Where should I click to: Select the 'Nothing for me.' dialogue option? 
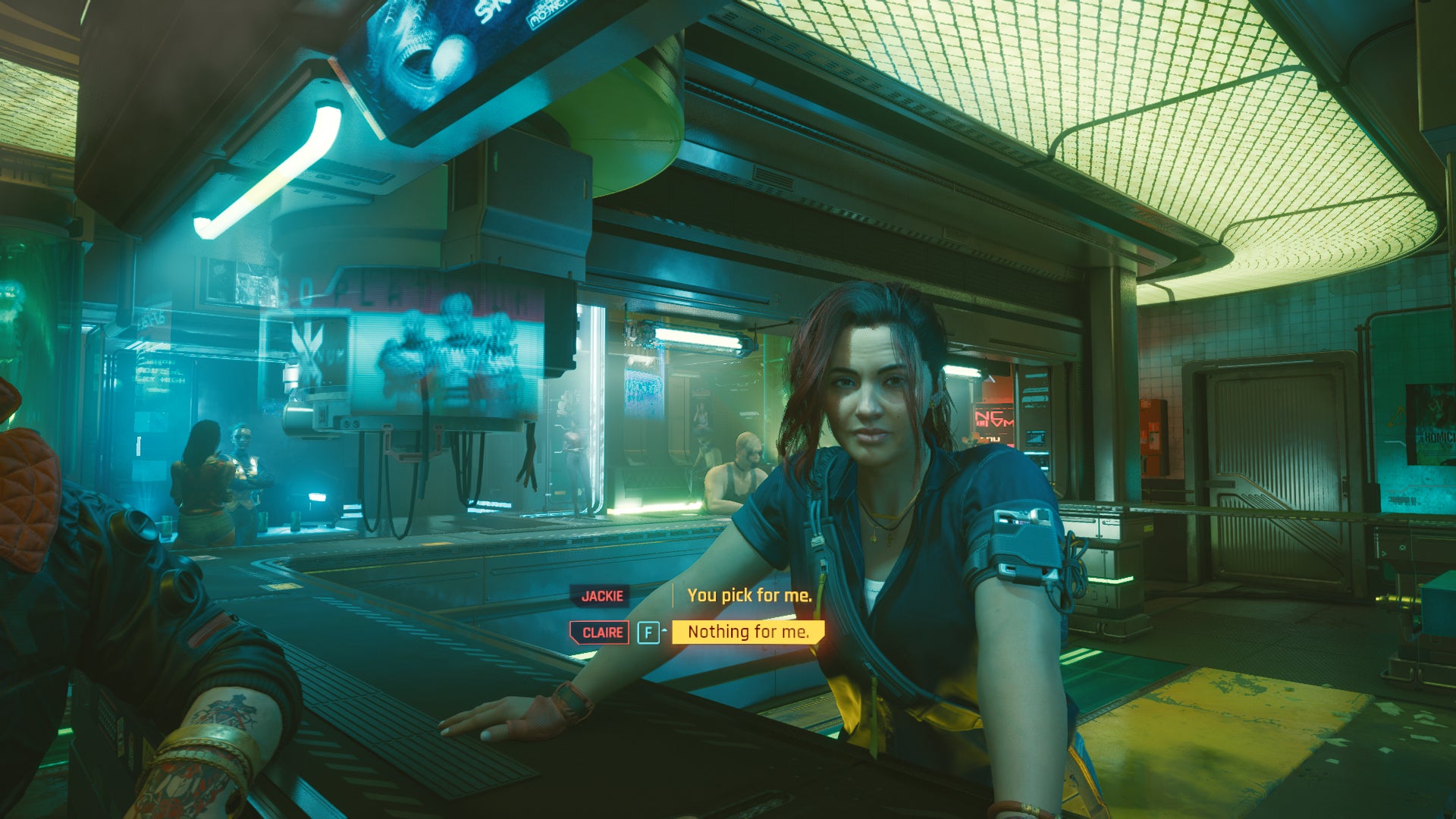(x=747, y=631)
